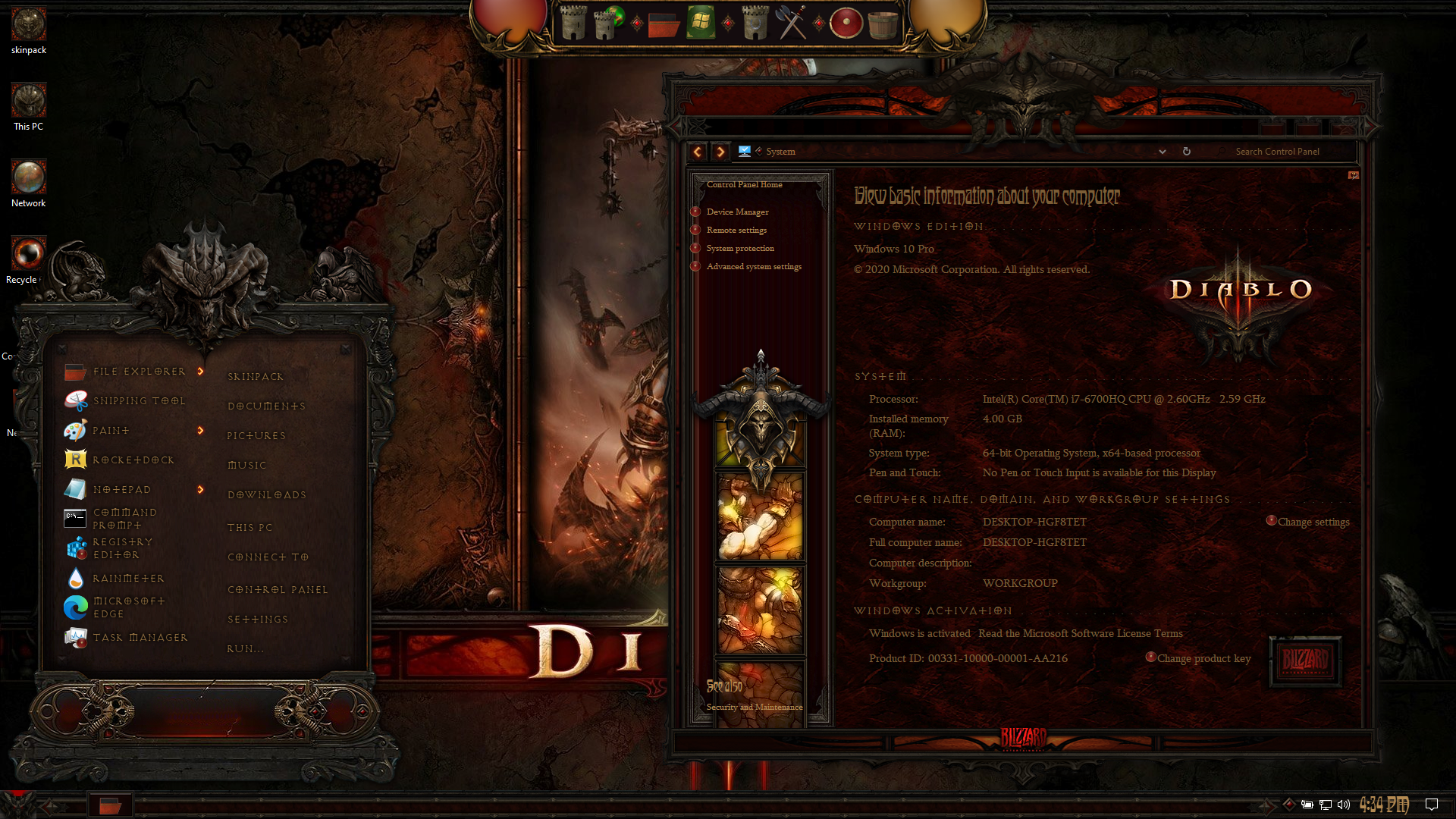Launch Microsoft Edge from start menu
The width and height of the screenshot is (1456, 819).
tap(128, 607)
